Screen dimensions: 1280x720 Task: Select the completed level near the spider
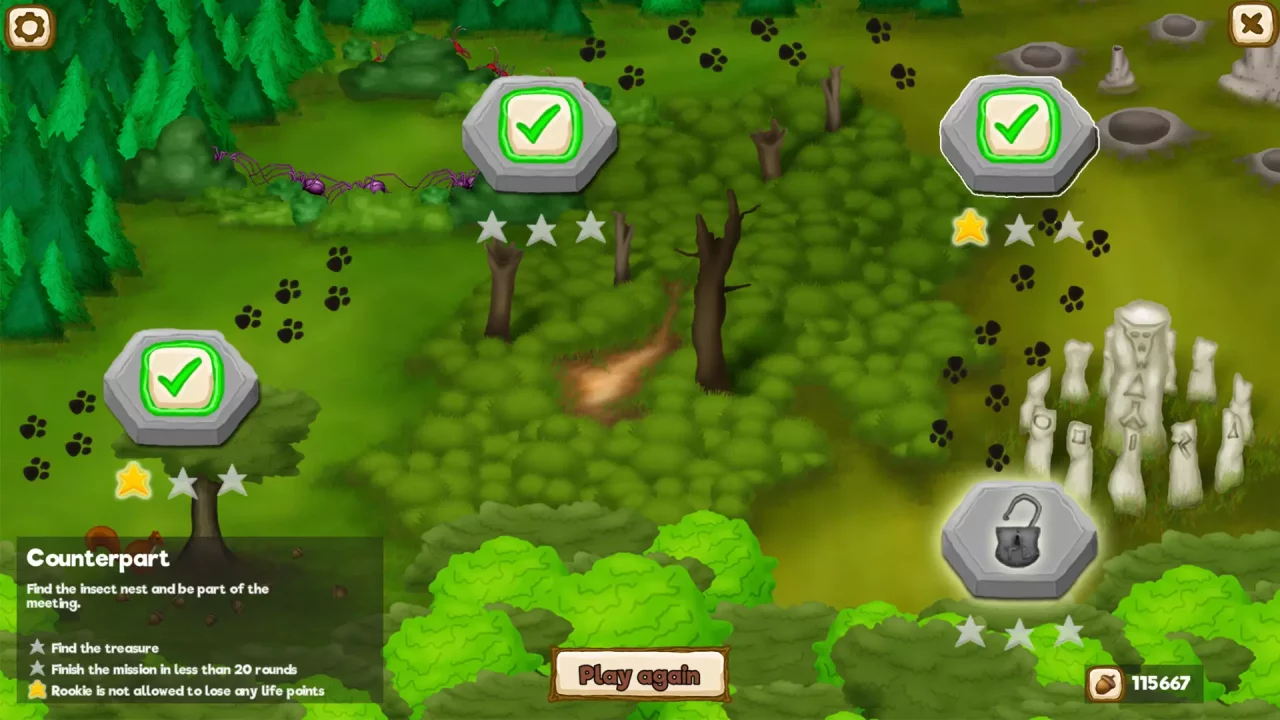[x=540, y=125]
